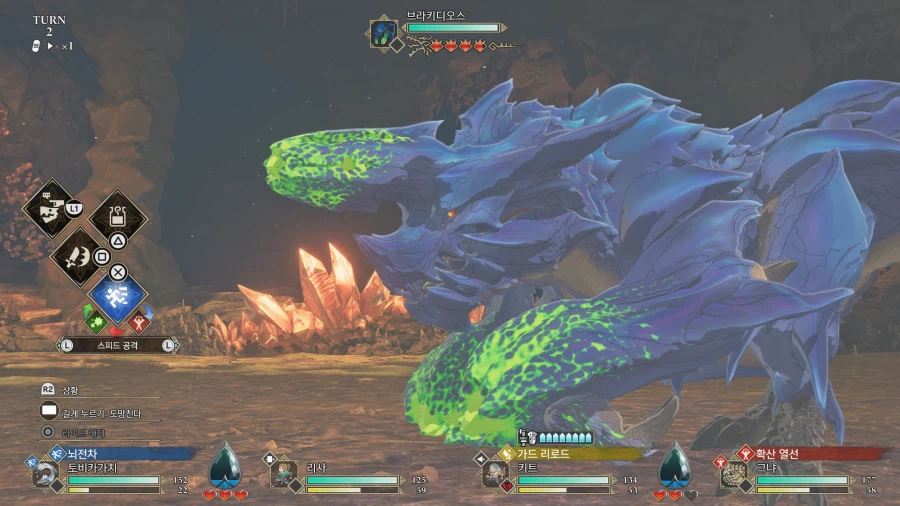Switch to the red Power attack type
This screenshot has height=506, width=900.
click(x=140, y=322)
